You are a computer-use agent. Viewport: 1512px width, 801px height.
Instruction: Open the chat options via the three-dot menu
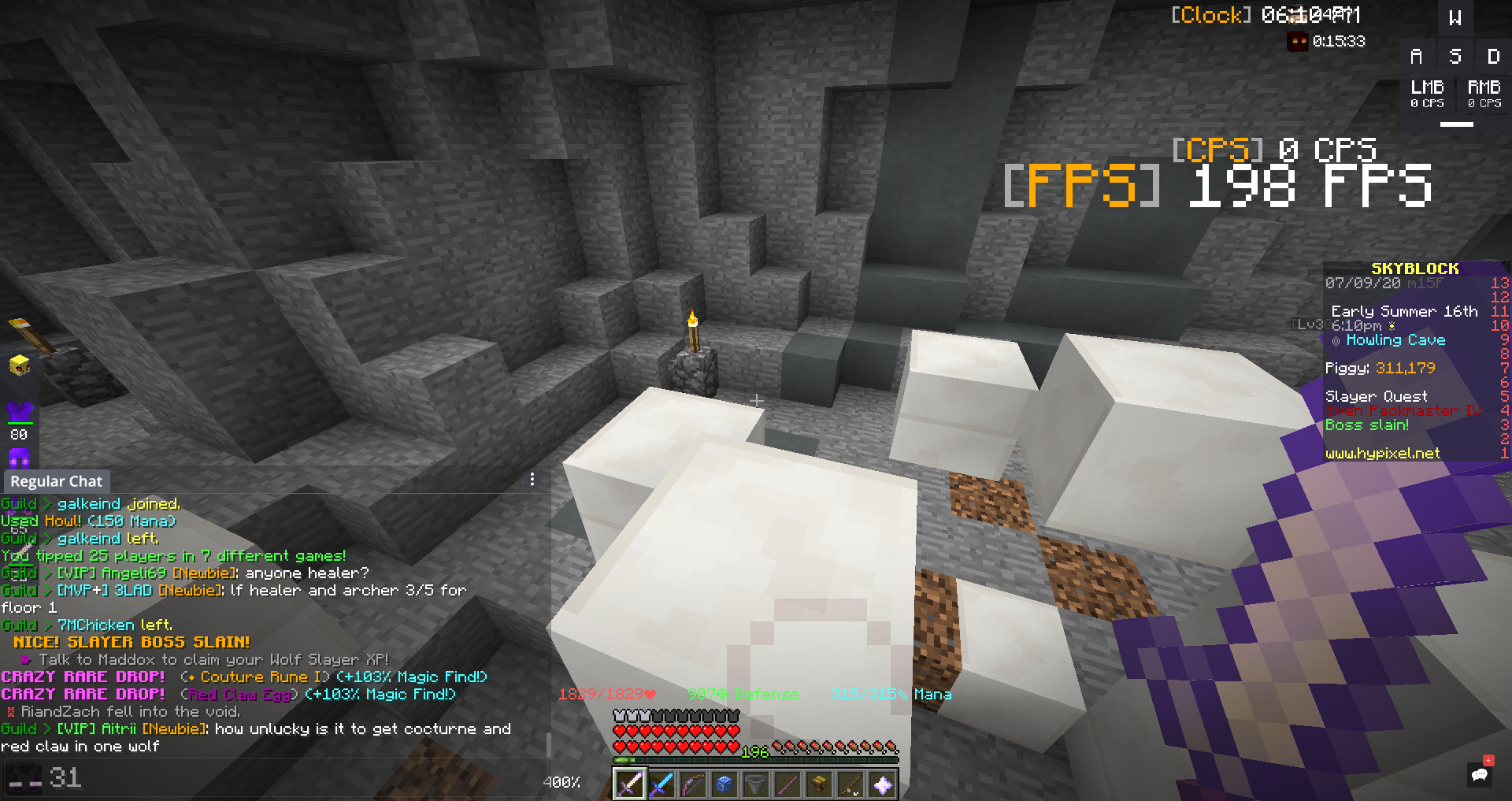[x=532, y=478]
